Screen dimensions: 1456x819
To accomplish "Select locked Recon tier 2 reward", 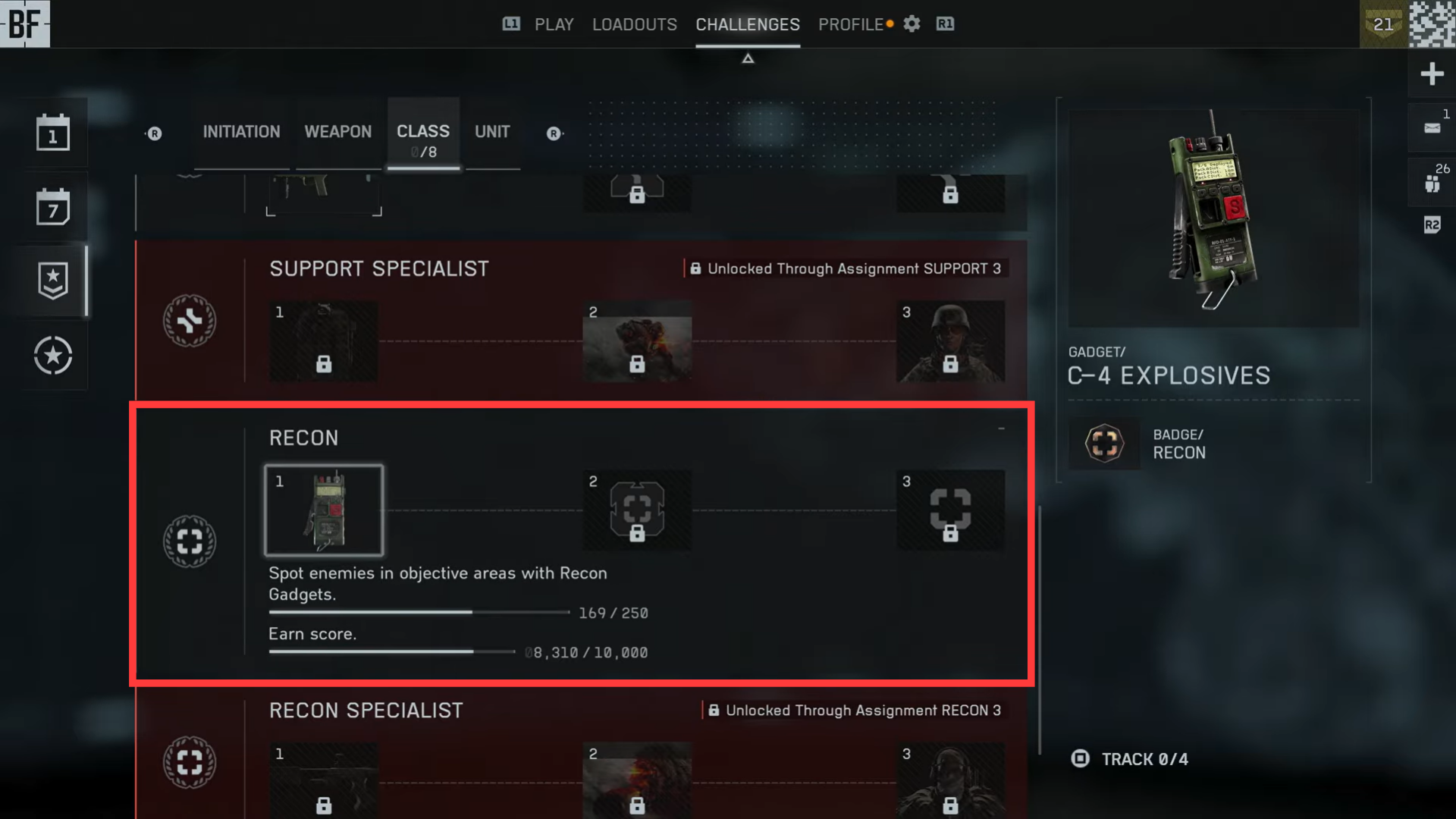I will (x=637, y=510).
